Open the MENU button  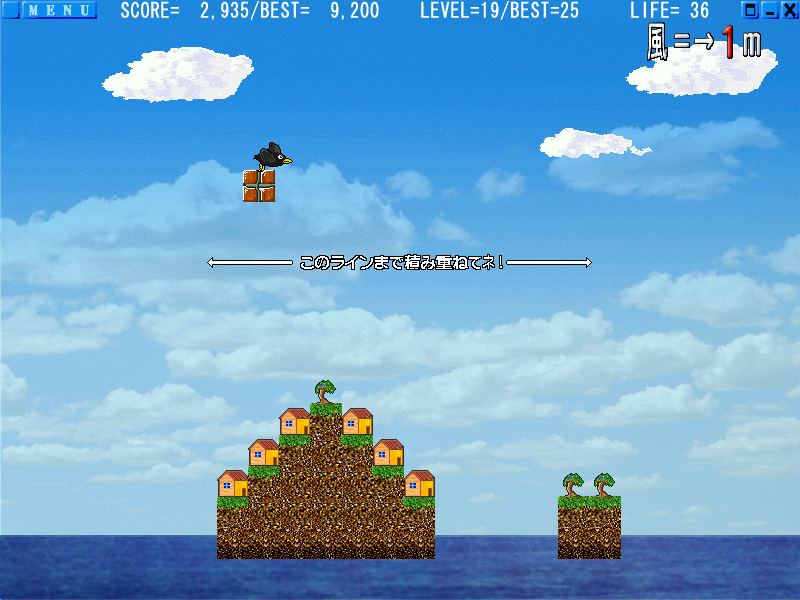tap(59, 11)
